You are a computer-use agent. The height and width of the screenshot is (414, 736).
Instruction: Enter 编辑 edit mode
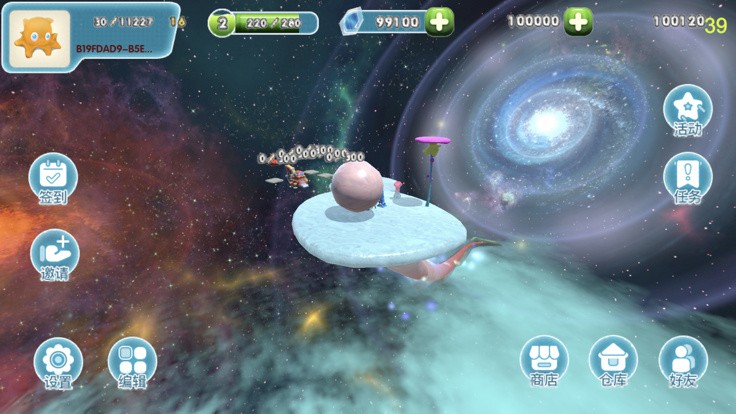tap(132, 361)
